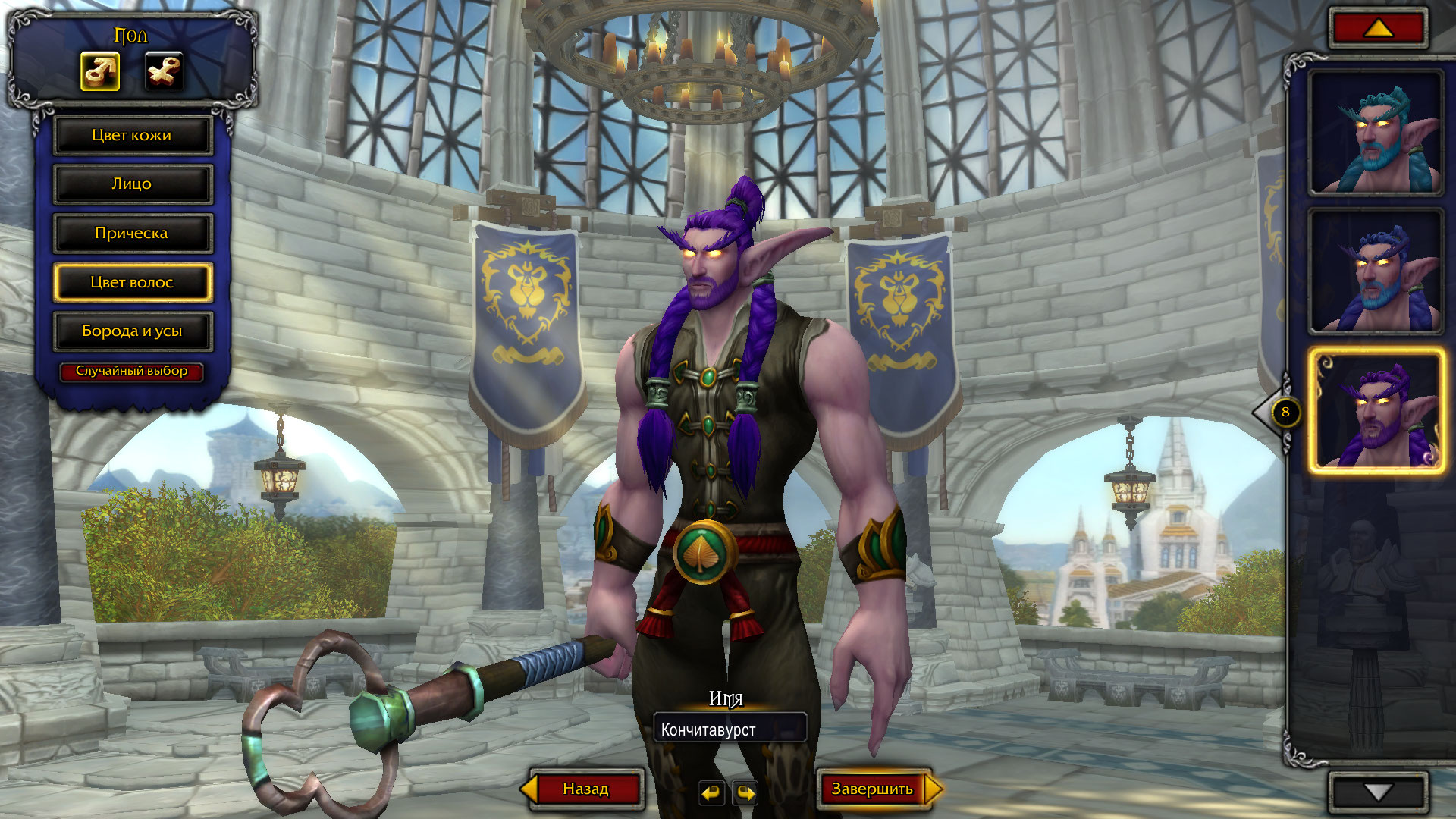Click the Имя name input field
The width and height of the screenshot is (1456, 819).
[730, 730]
